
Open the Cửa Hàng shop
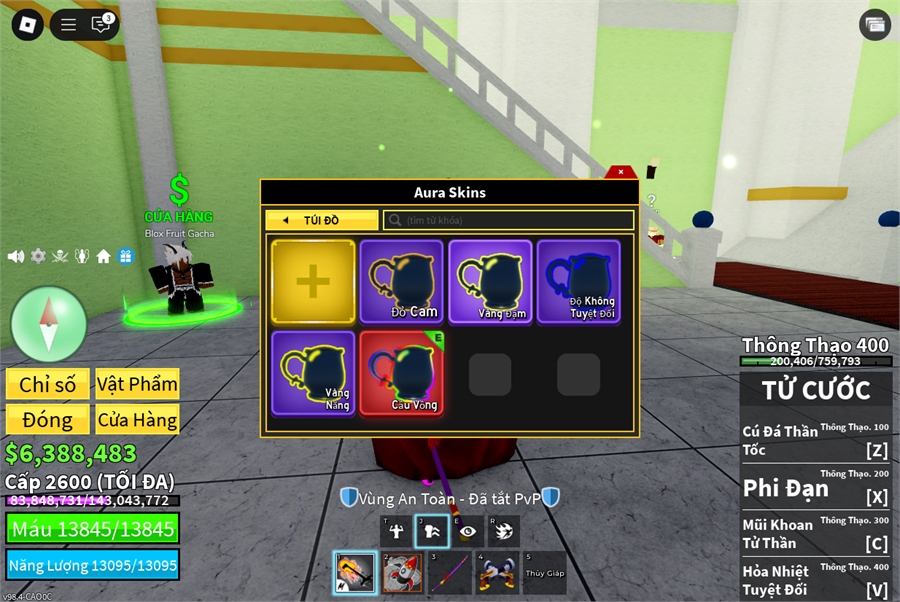point(137,420)
